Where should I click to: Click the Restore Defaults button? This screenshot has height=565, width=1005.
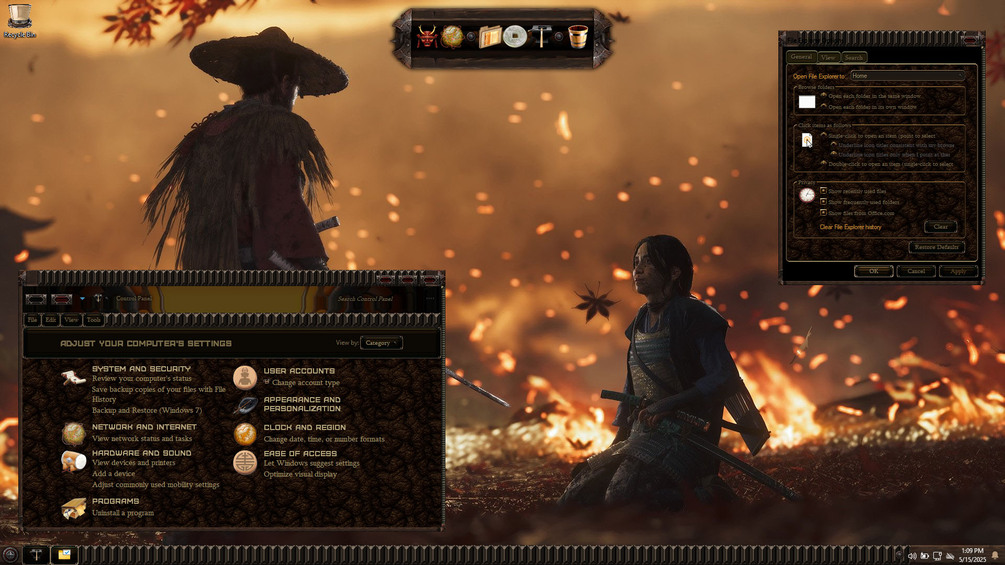point(936,247)
